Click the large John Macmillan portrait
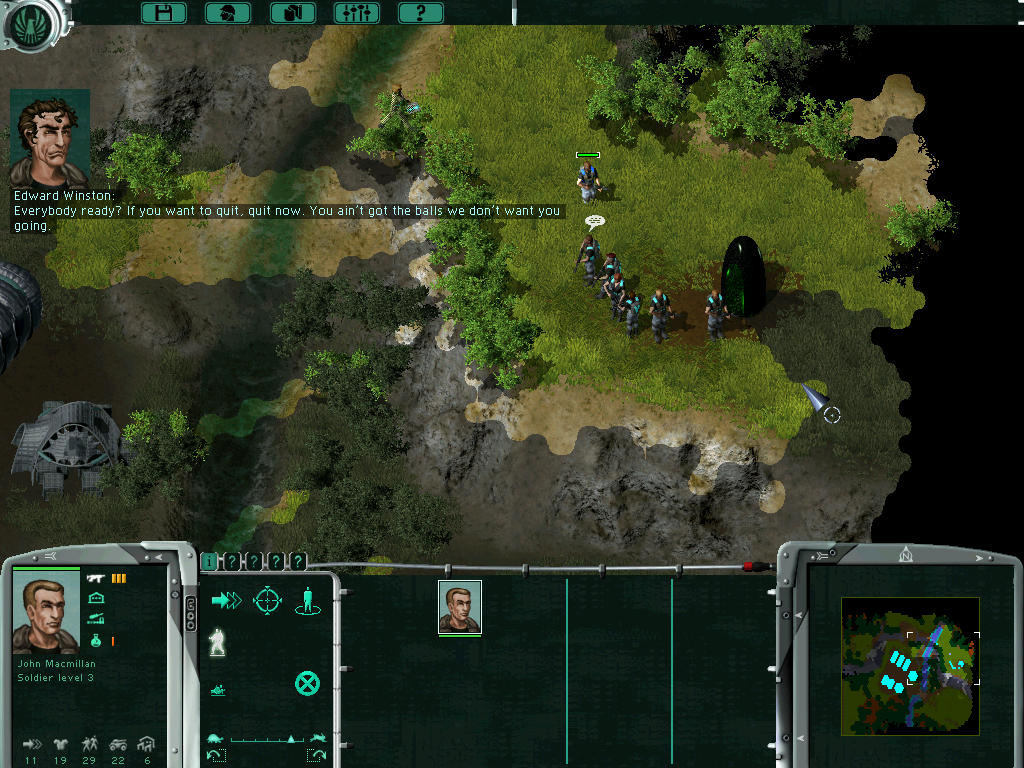Screen dimensions: 1024x768 click(x=46, y=615)
